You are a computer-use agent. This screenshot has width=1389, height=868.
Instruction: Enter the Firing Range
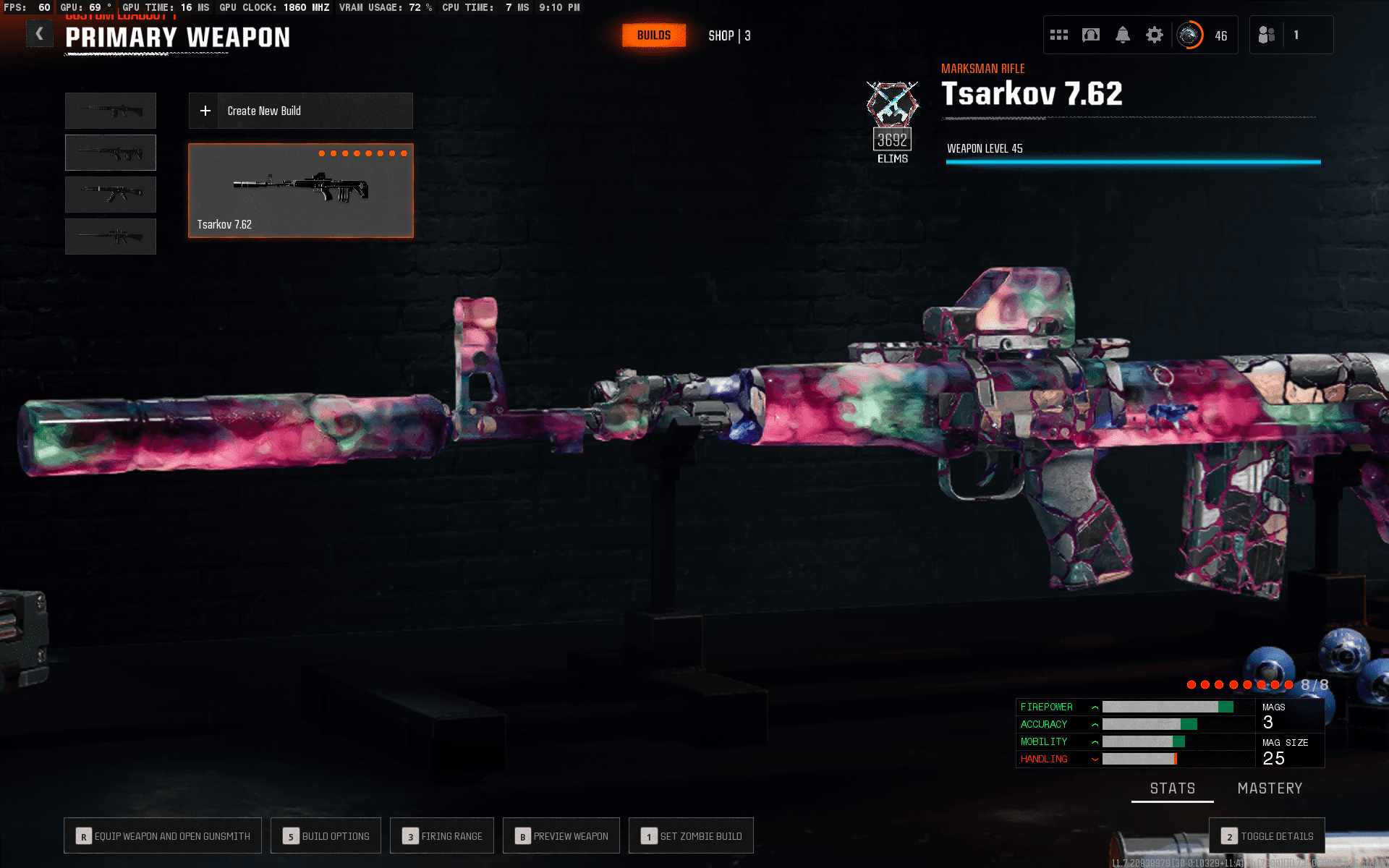tap(442, 836)
